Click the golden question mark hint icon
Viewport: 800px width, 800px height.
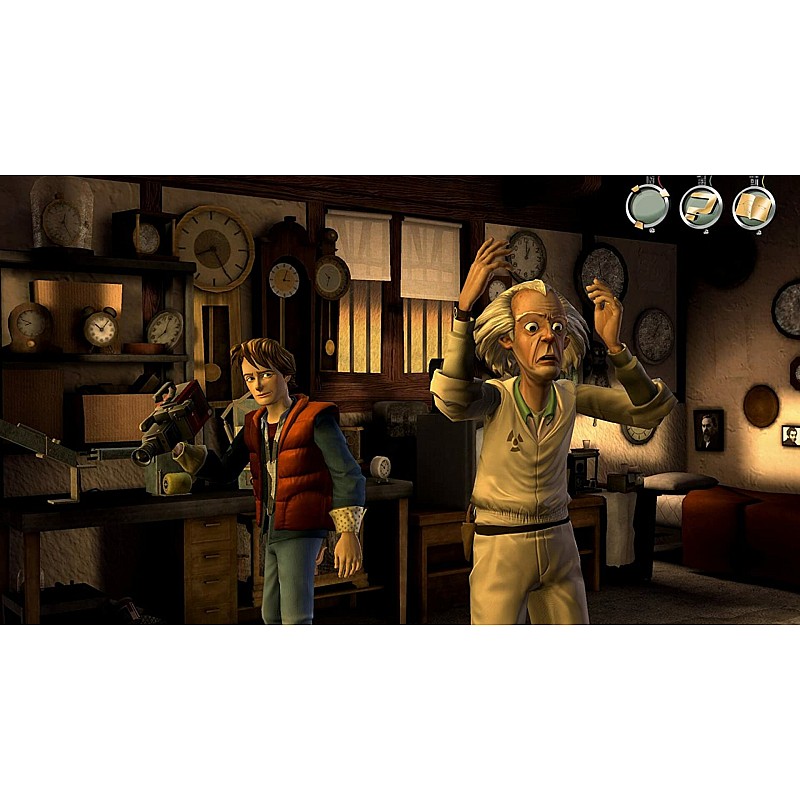[x=701, y=208]
